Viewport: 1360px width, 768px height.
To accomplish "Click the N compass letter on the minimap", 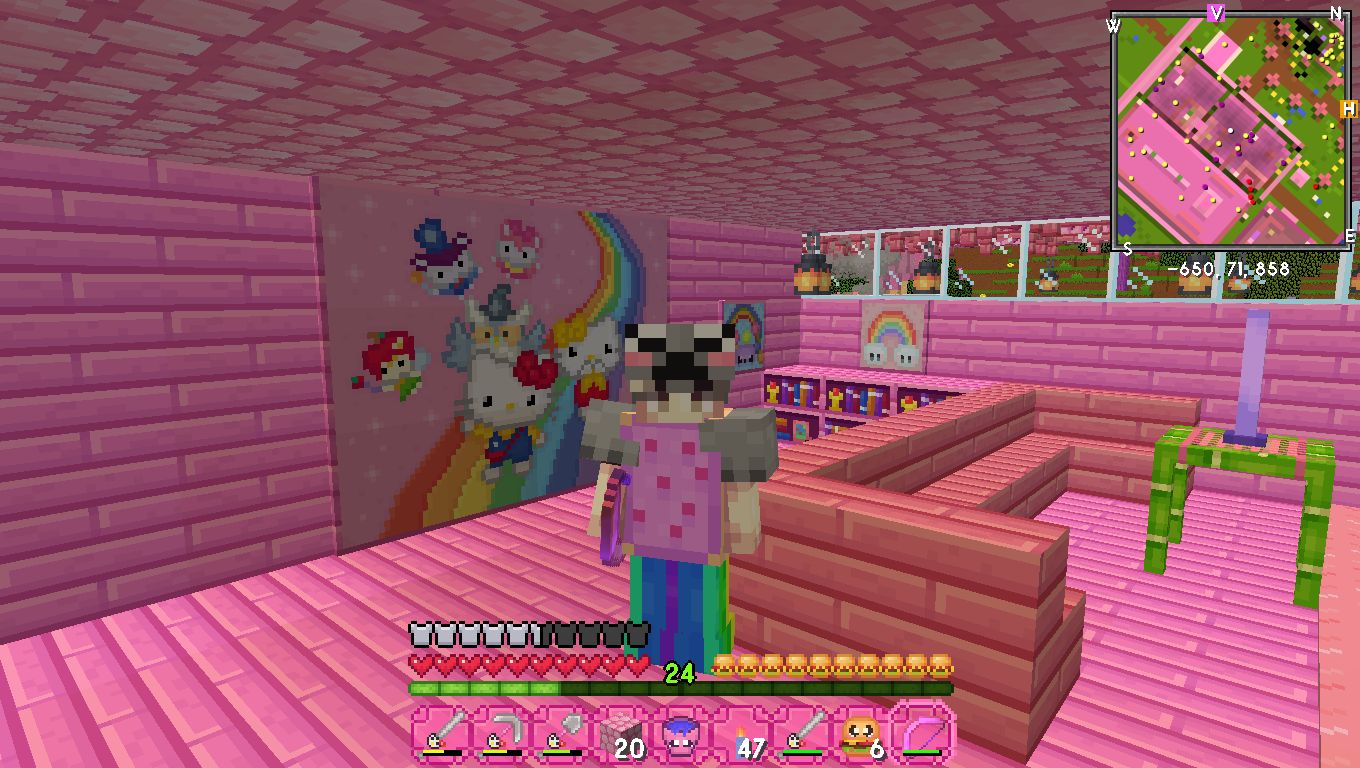I will pos(1338,15).
